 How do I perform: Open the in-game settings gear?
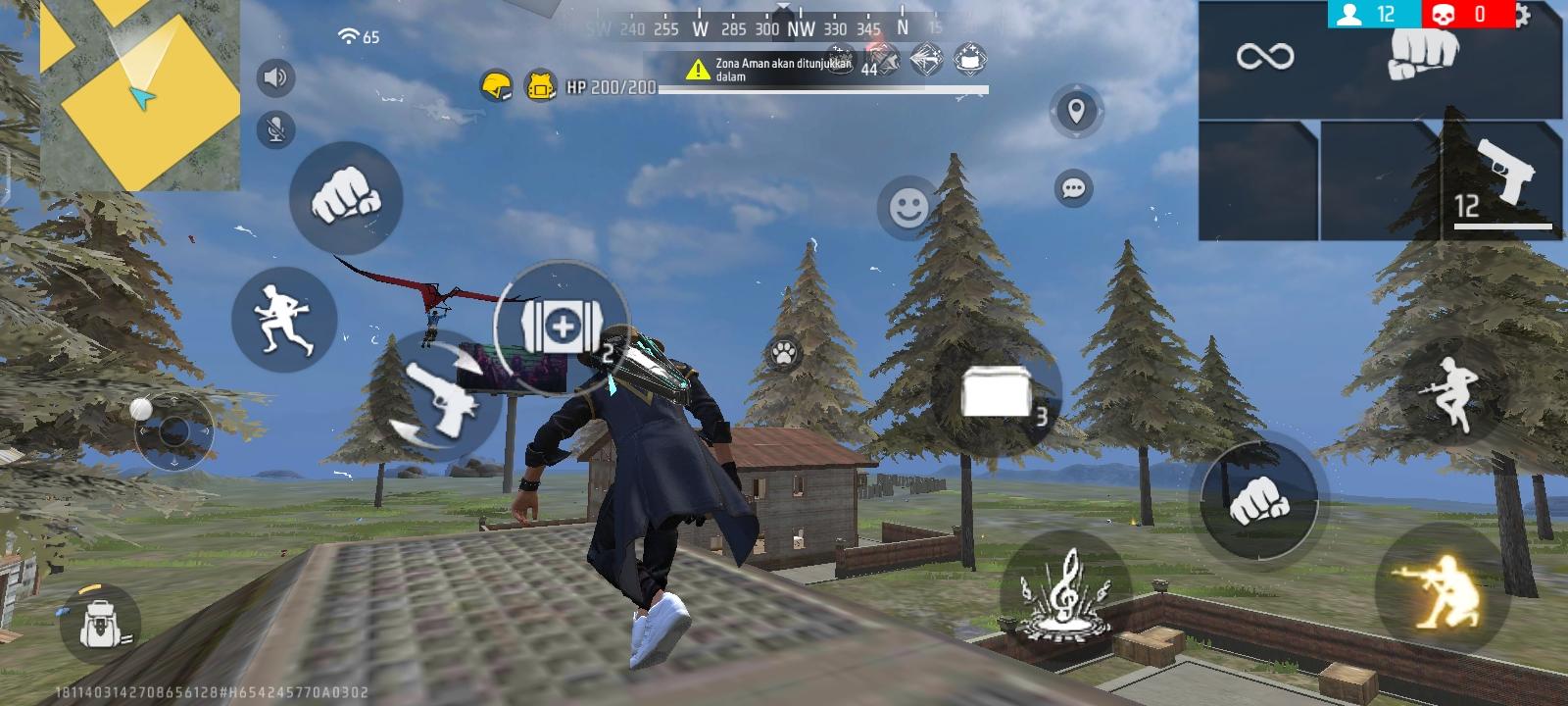click(x=1525, y=15)
